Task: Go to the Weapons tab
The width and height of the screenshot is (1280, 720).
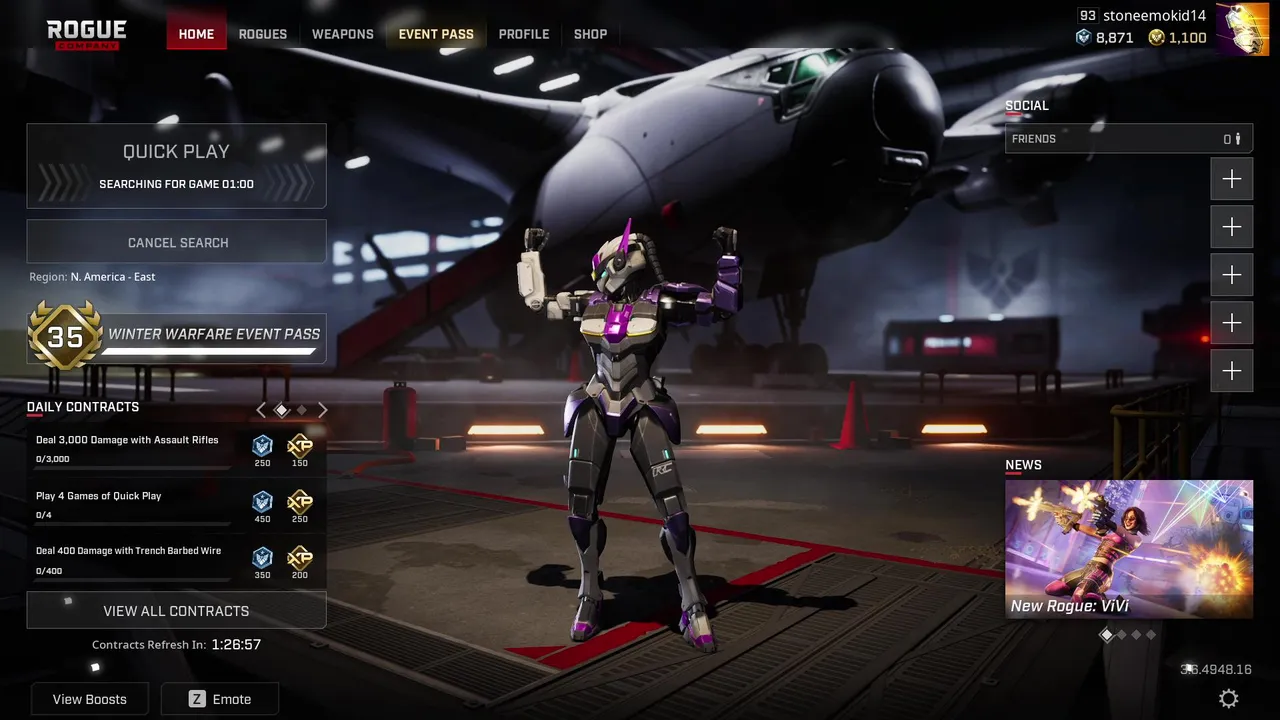Action: click(x=342, y=34)
